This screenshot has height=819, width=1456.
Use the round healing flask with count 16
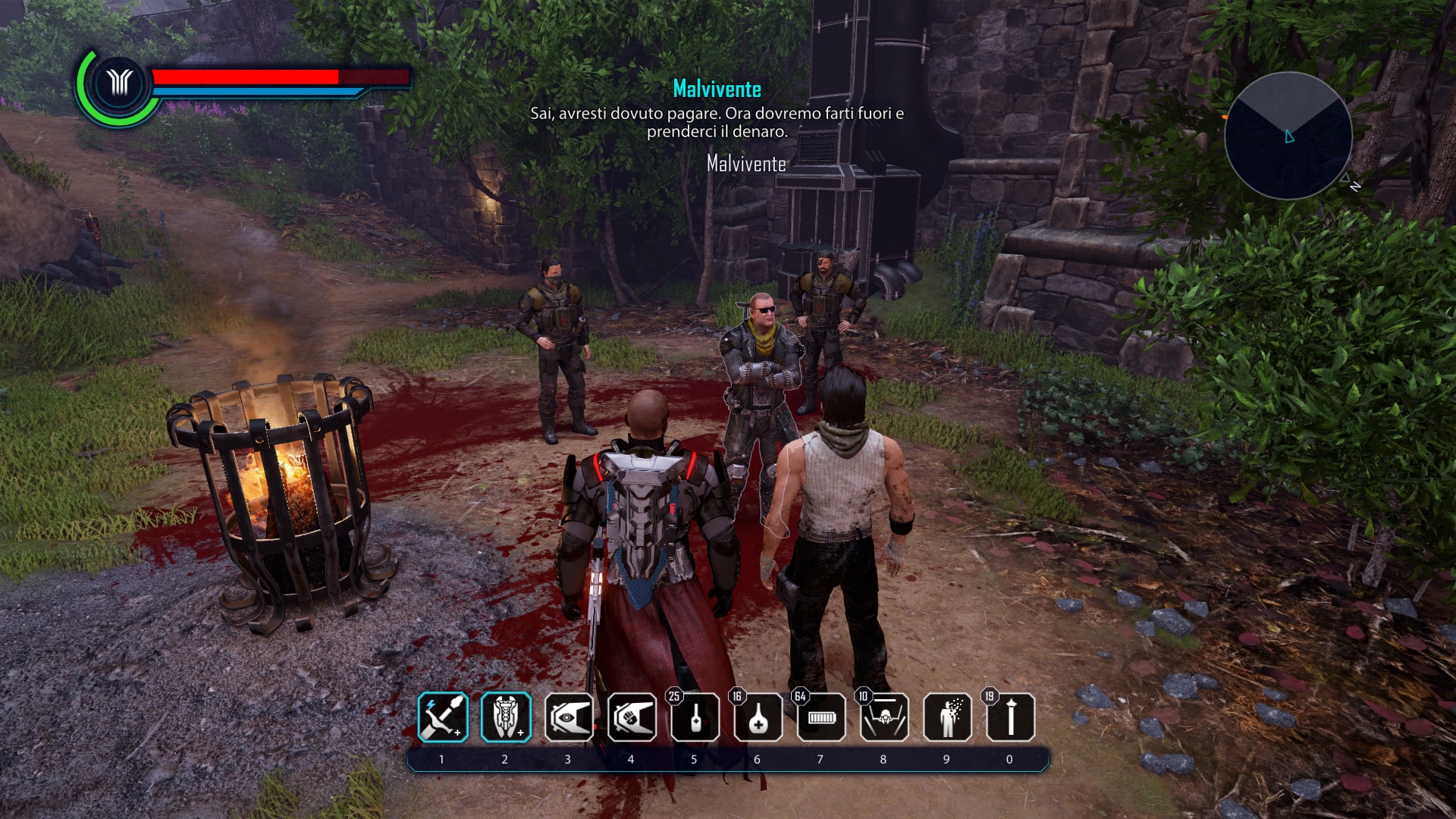[758, 717]
